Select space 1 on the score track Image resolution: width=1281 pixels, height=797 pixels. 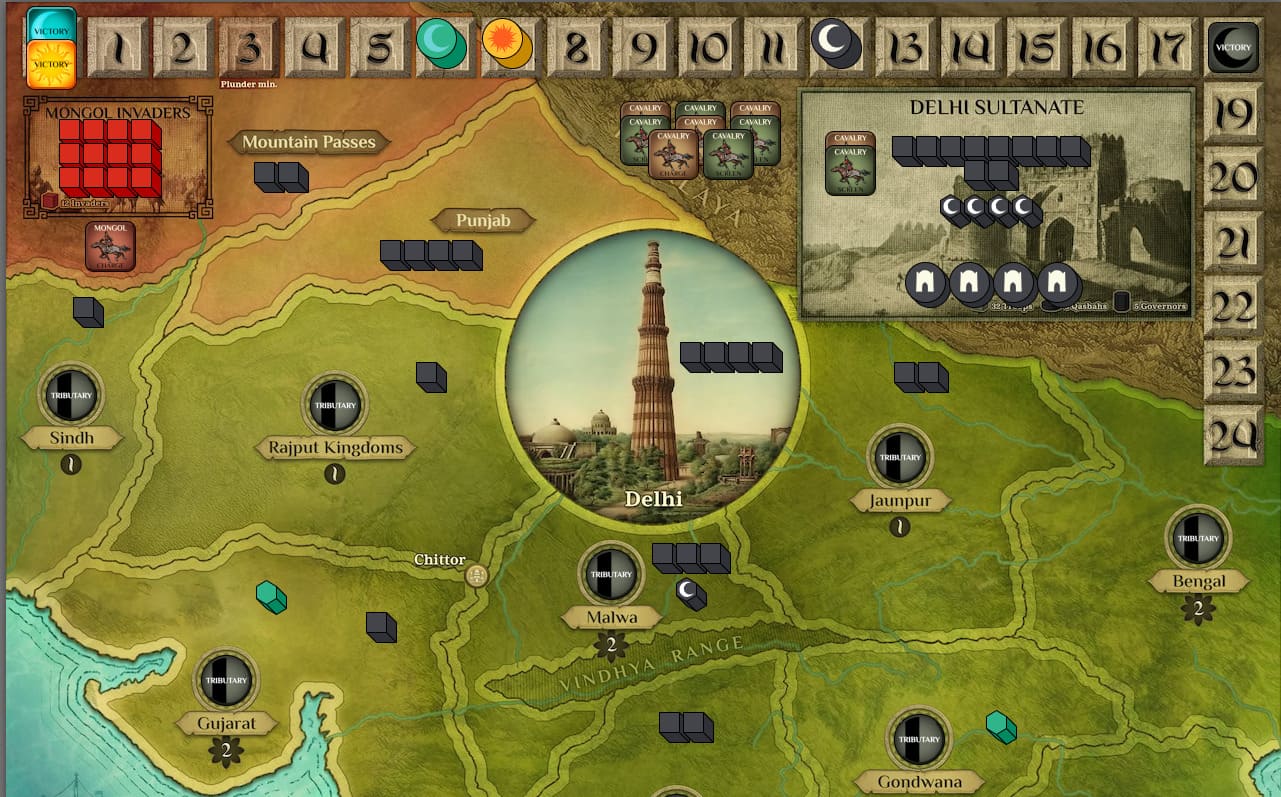119,48
